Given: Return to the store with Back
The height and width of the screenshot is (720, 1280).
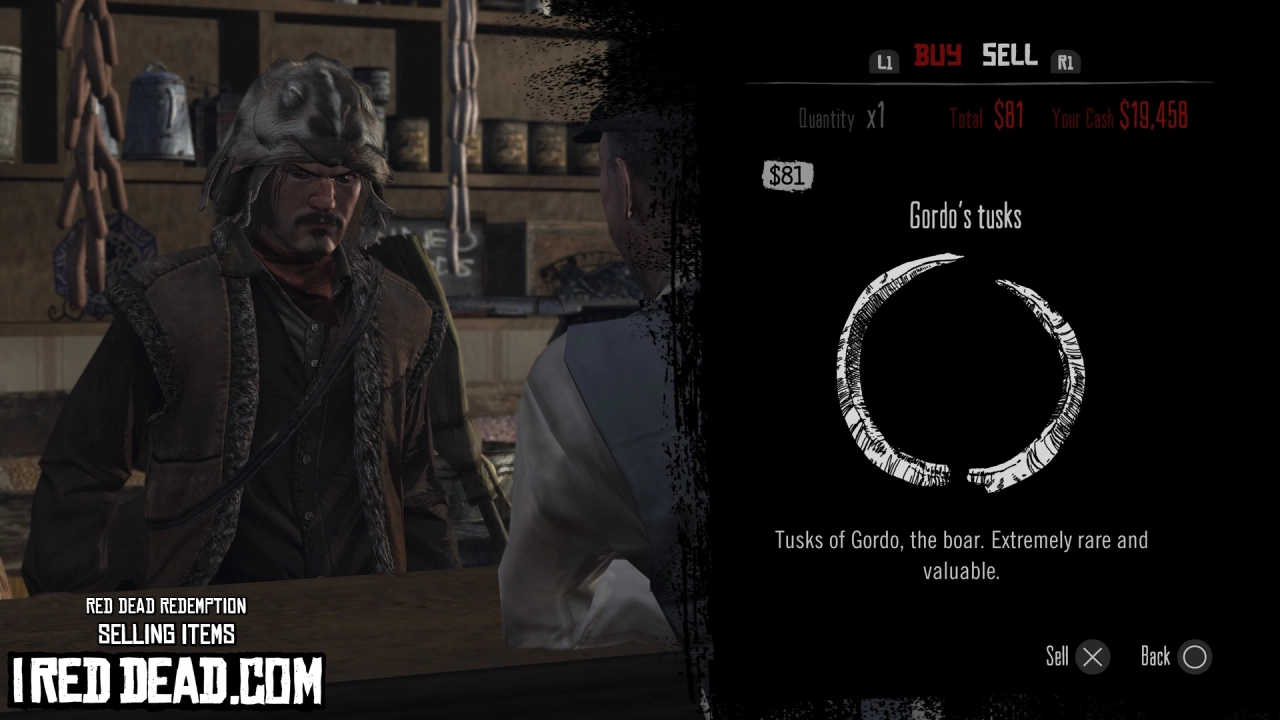Looking at the screenshot, I should point(1175,657).
